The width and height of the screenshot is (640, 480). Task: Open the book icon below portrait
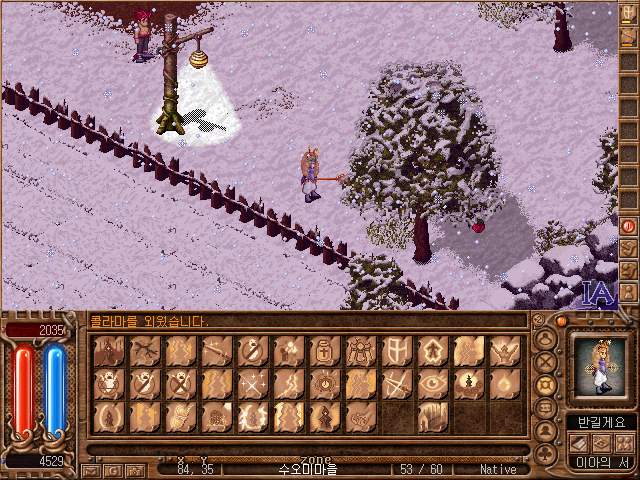click(x=580, y=442)
